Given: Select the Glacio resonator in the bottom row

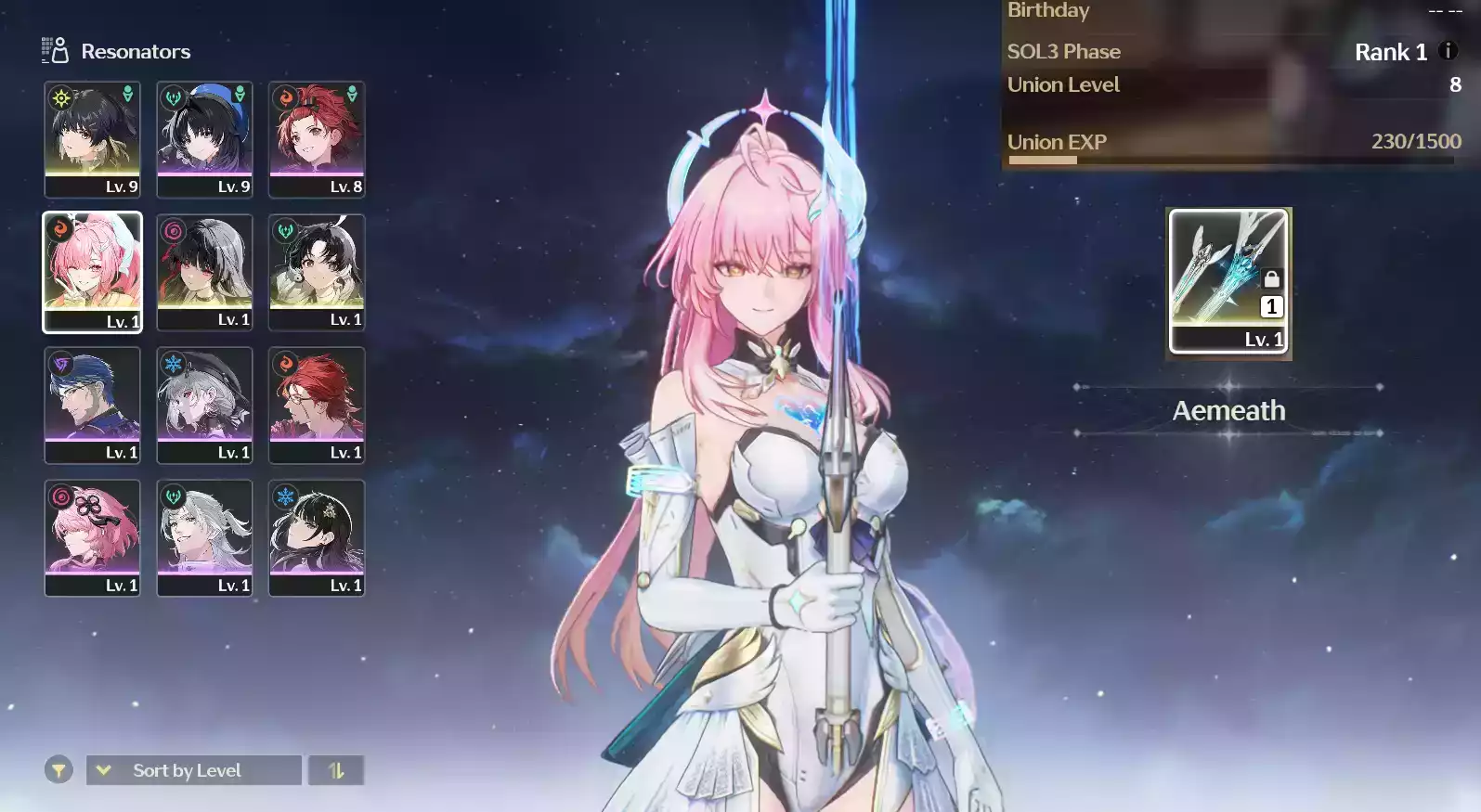Looking at the screenshot, I should coord(317,538).
